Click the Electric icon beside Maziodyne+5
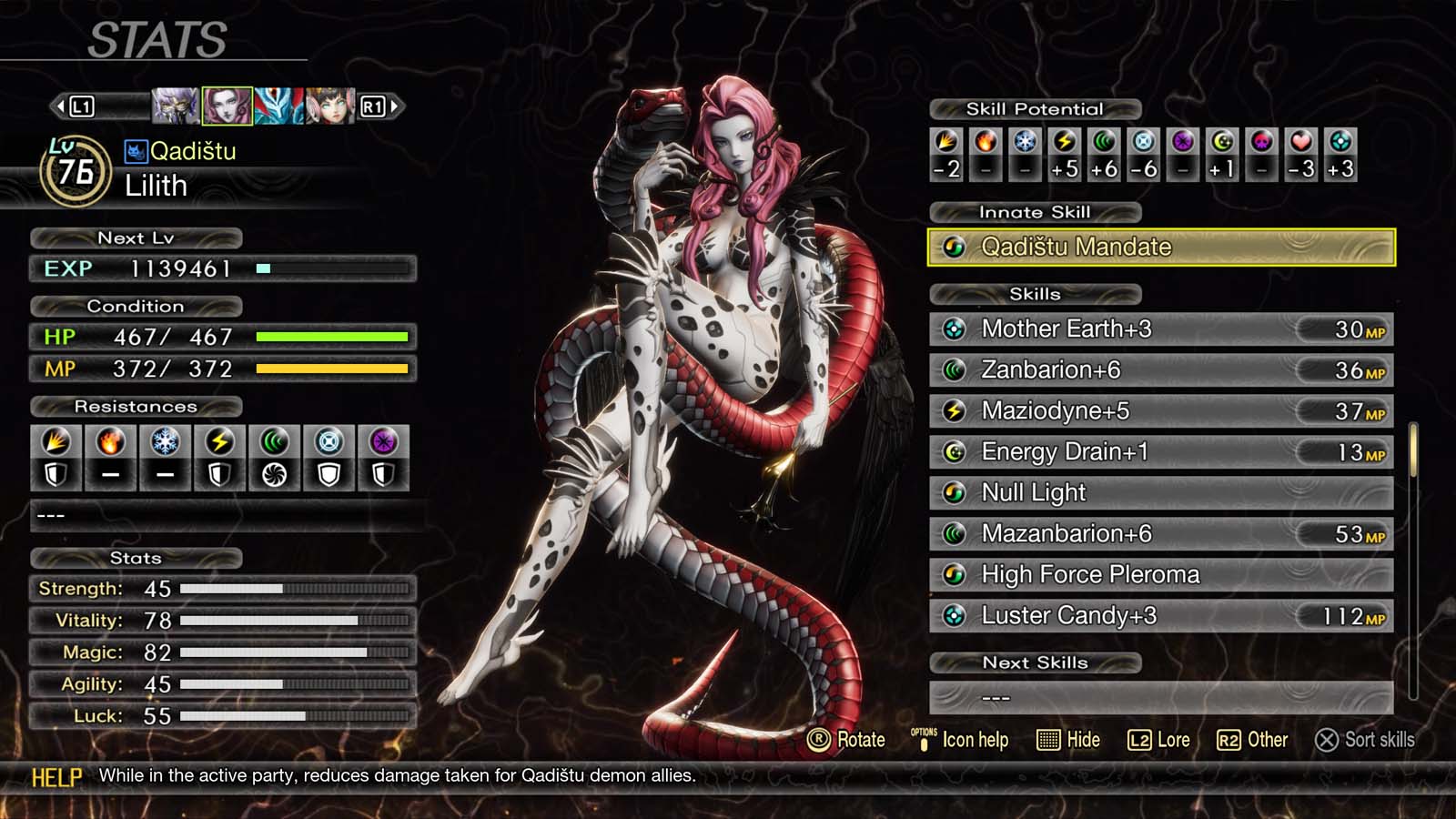1456x819 pixels. coord(953,411)
